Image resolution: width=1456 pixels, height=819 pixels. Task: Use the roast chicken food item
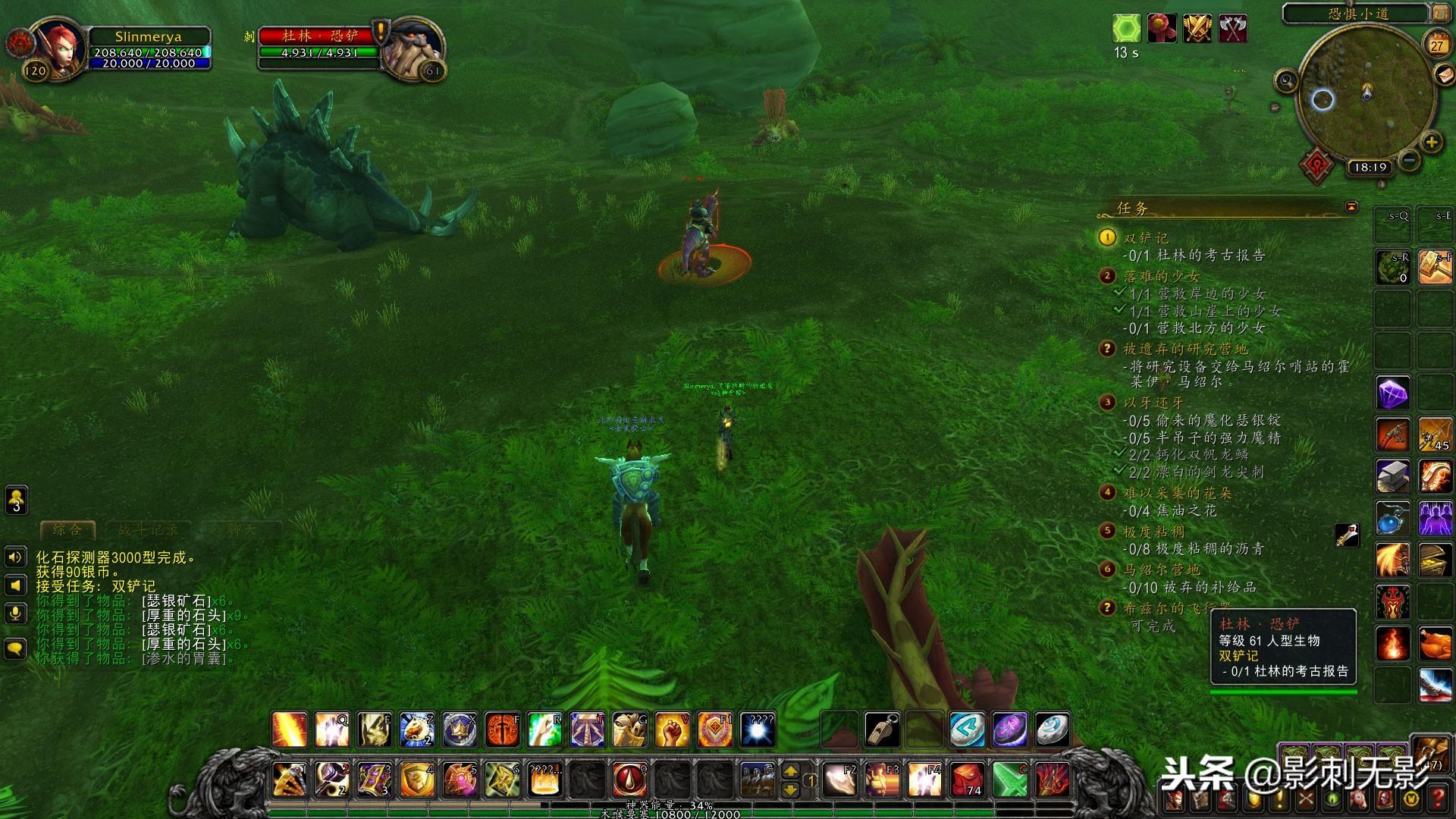coord(1435,645)
